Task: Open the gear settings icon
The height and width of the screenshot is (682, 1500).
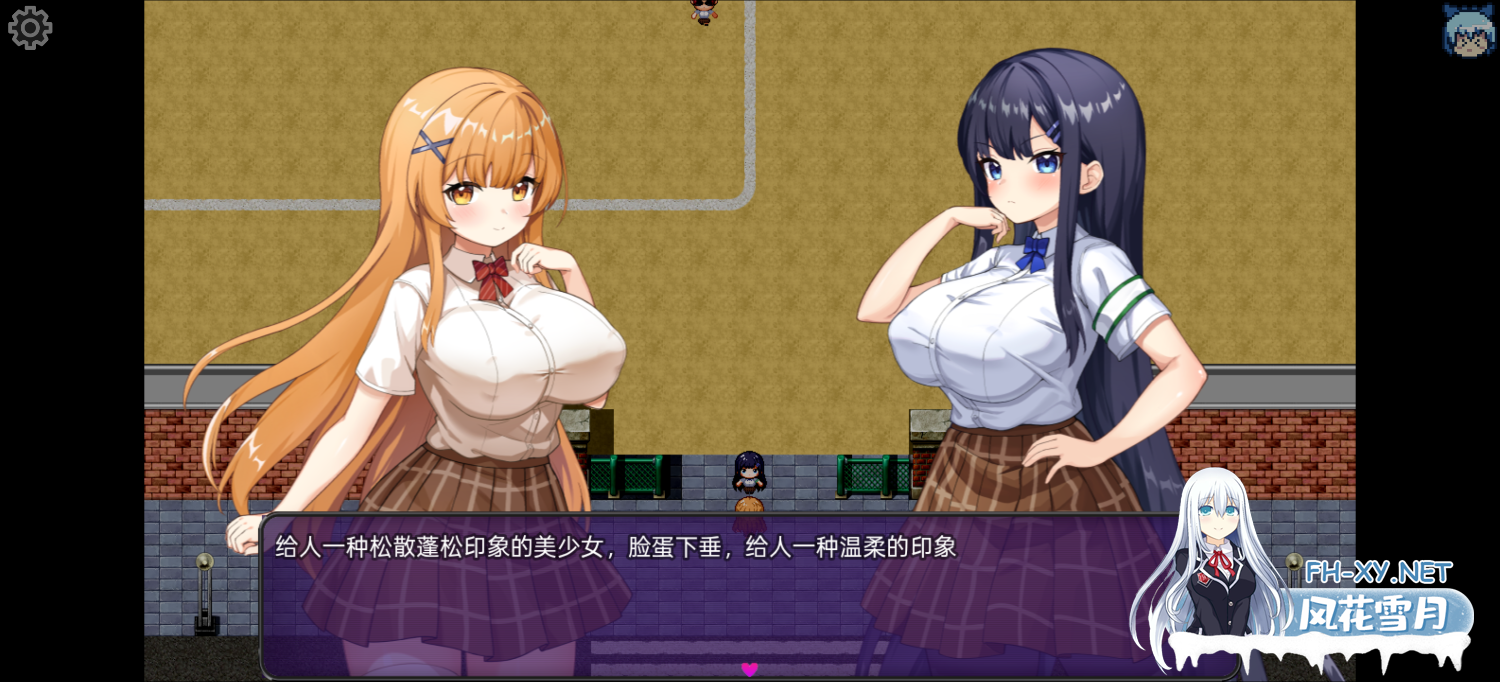Action: (x=30, y=28)
